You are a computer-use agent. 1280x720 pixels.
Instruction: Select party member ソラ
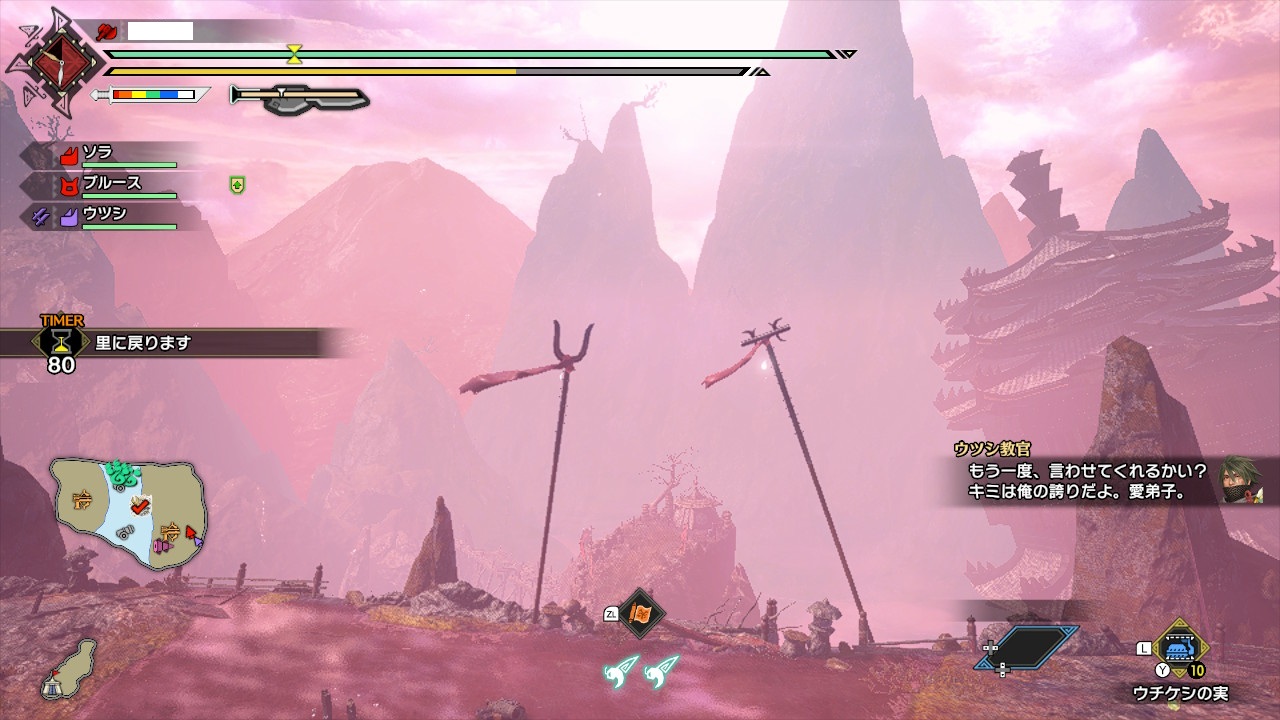tap(98, 153)
